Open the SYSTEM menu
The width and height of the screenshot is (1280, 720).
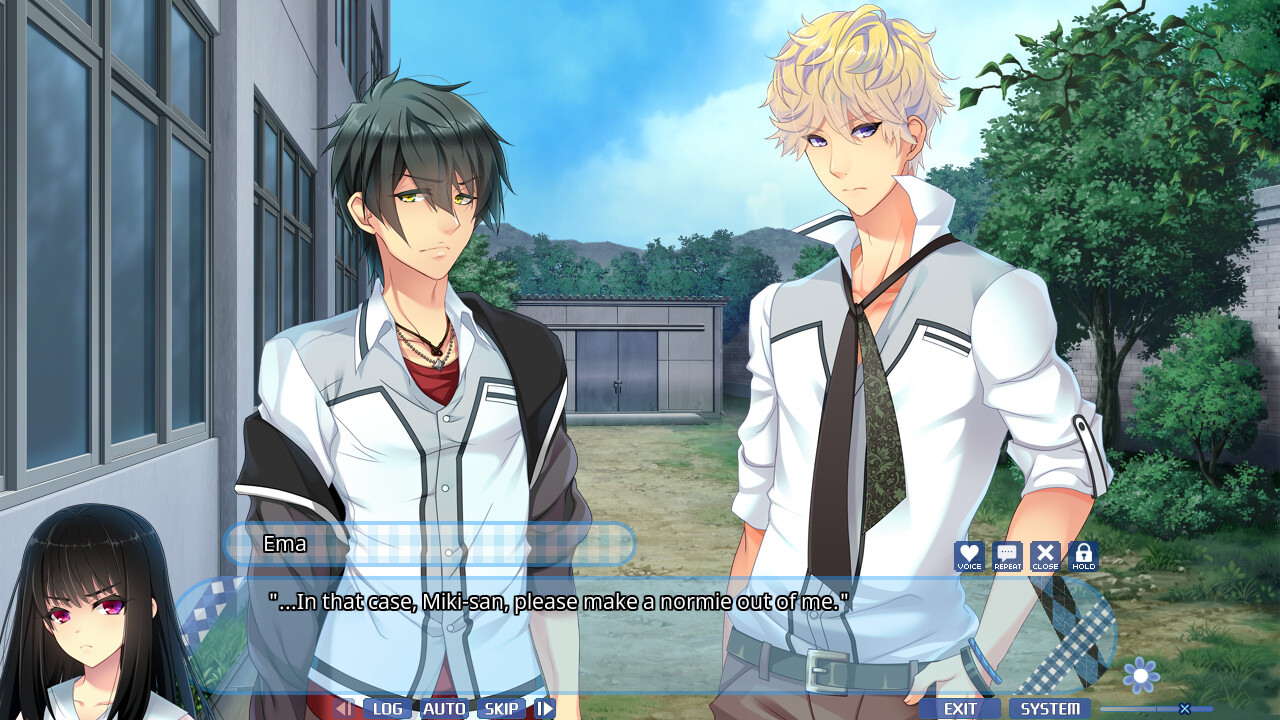click(1050, 709)
